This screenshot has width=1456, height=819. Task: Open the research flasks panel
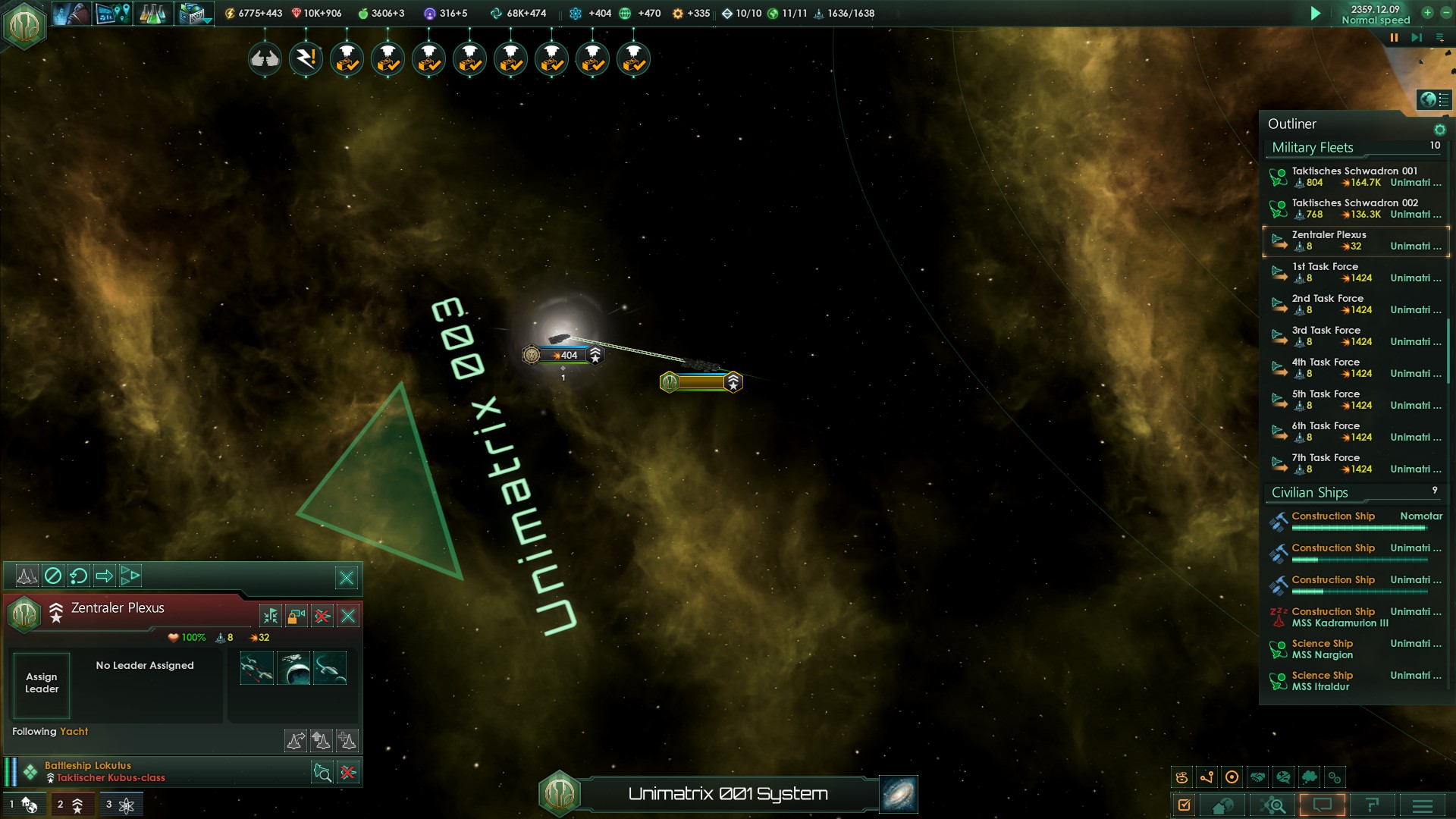pos(152,14)
